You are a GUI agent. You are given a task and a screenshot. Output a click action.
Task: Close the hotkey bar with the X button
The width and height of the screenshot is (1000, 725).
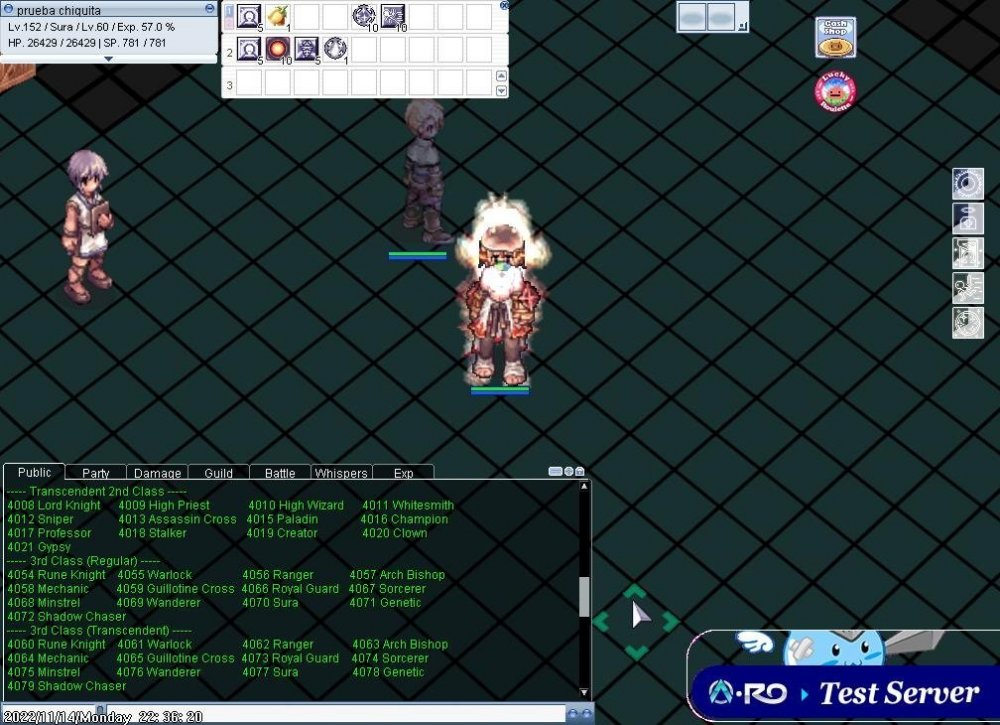pos(504,5)
